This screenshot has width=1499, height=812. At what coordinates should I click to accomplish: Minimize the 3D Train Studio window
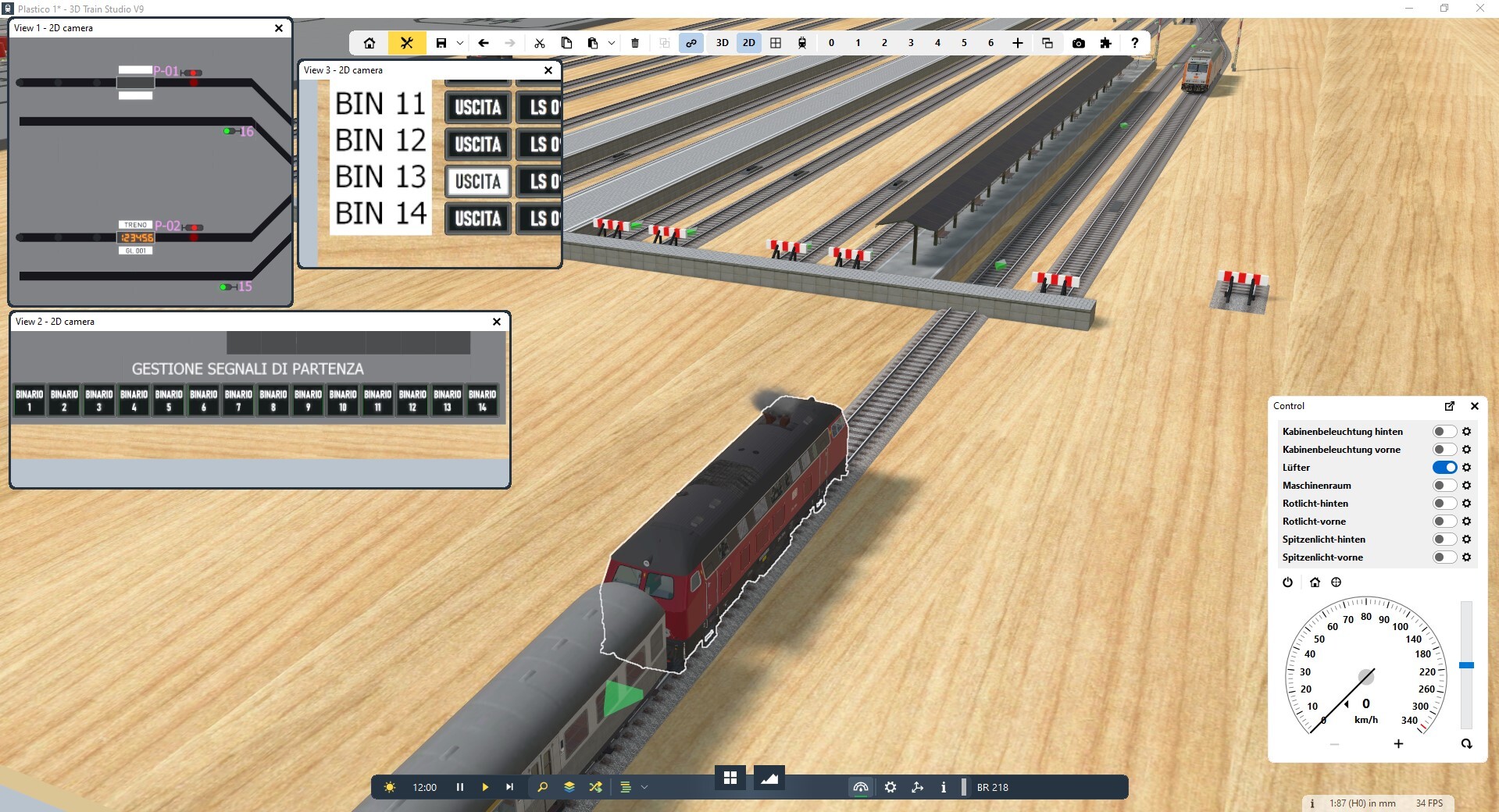tap(1409, 9)
